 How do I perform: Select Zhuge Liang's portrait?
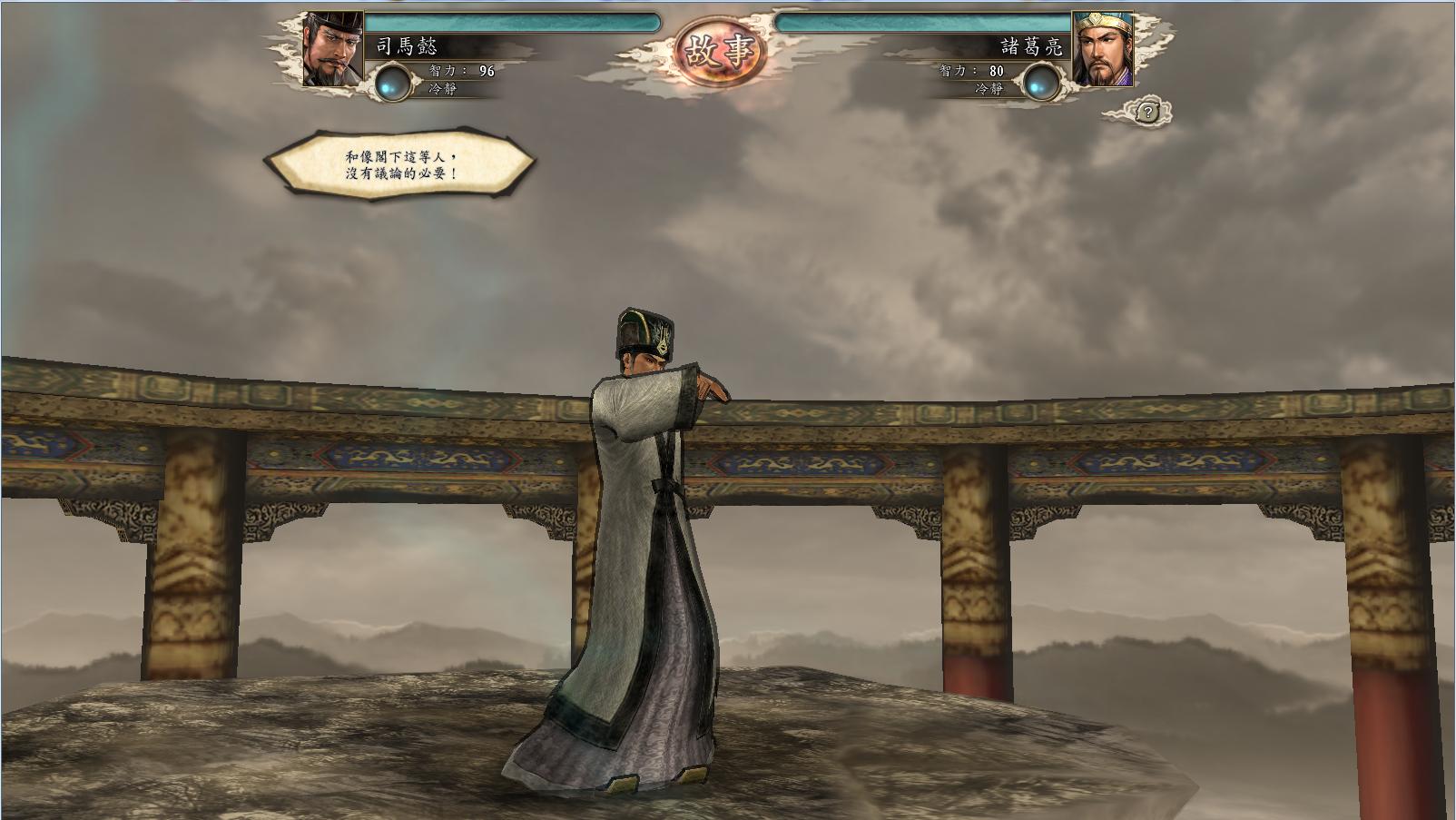click(x=1102, y=49)
